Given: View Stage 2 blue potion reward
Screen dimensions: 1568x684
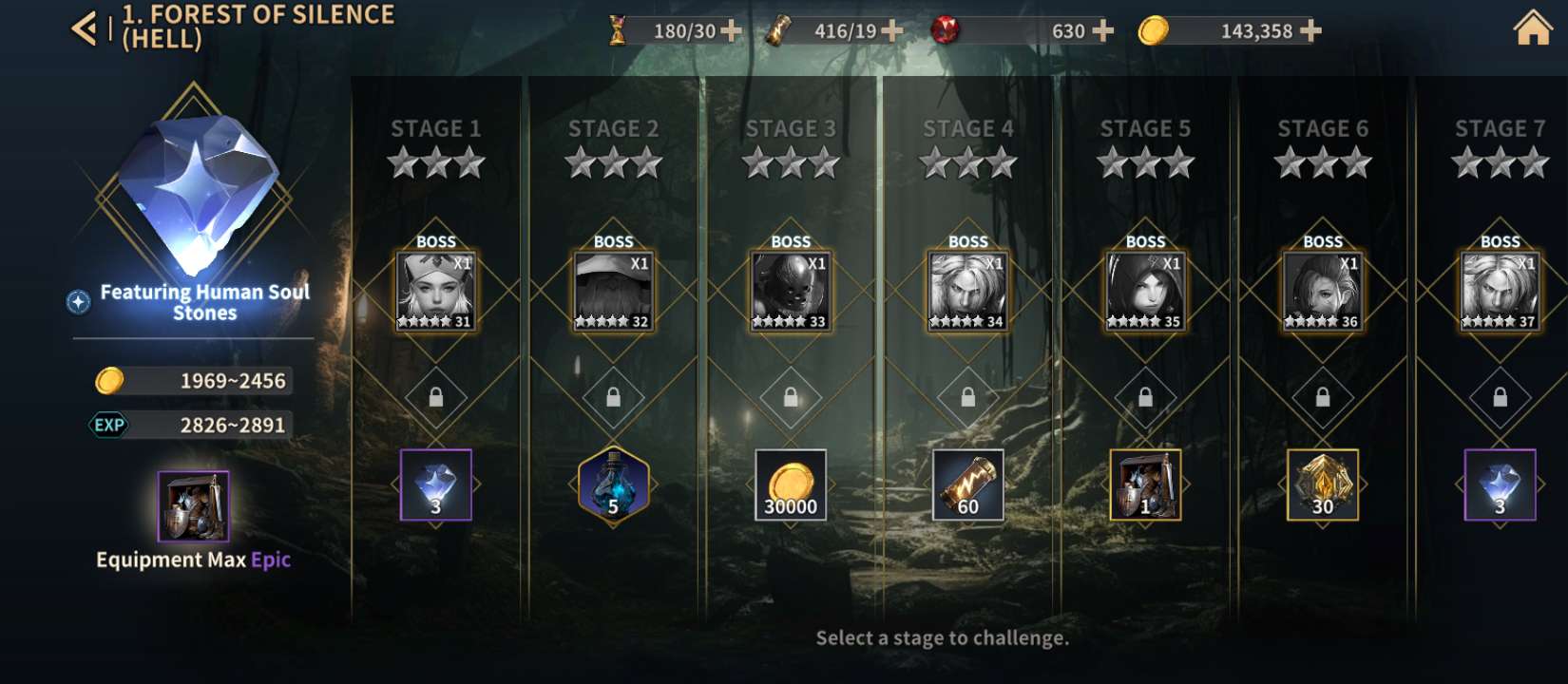Looking at the screenshot, I should pos(613,484).
